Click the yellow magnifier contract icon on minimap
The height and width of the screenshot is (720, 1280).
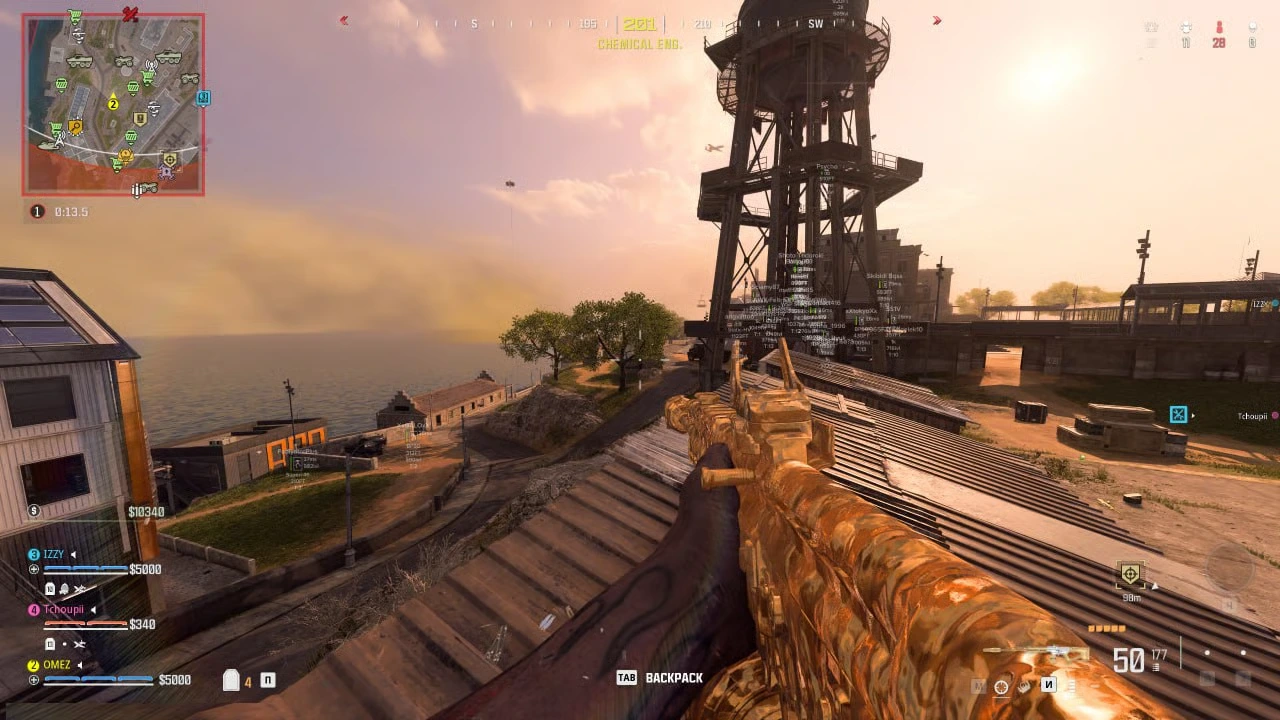(x=75, y=128)
